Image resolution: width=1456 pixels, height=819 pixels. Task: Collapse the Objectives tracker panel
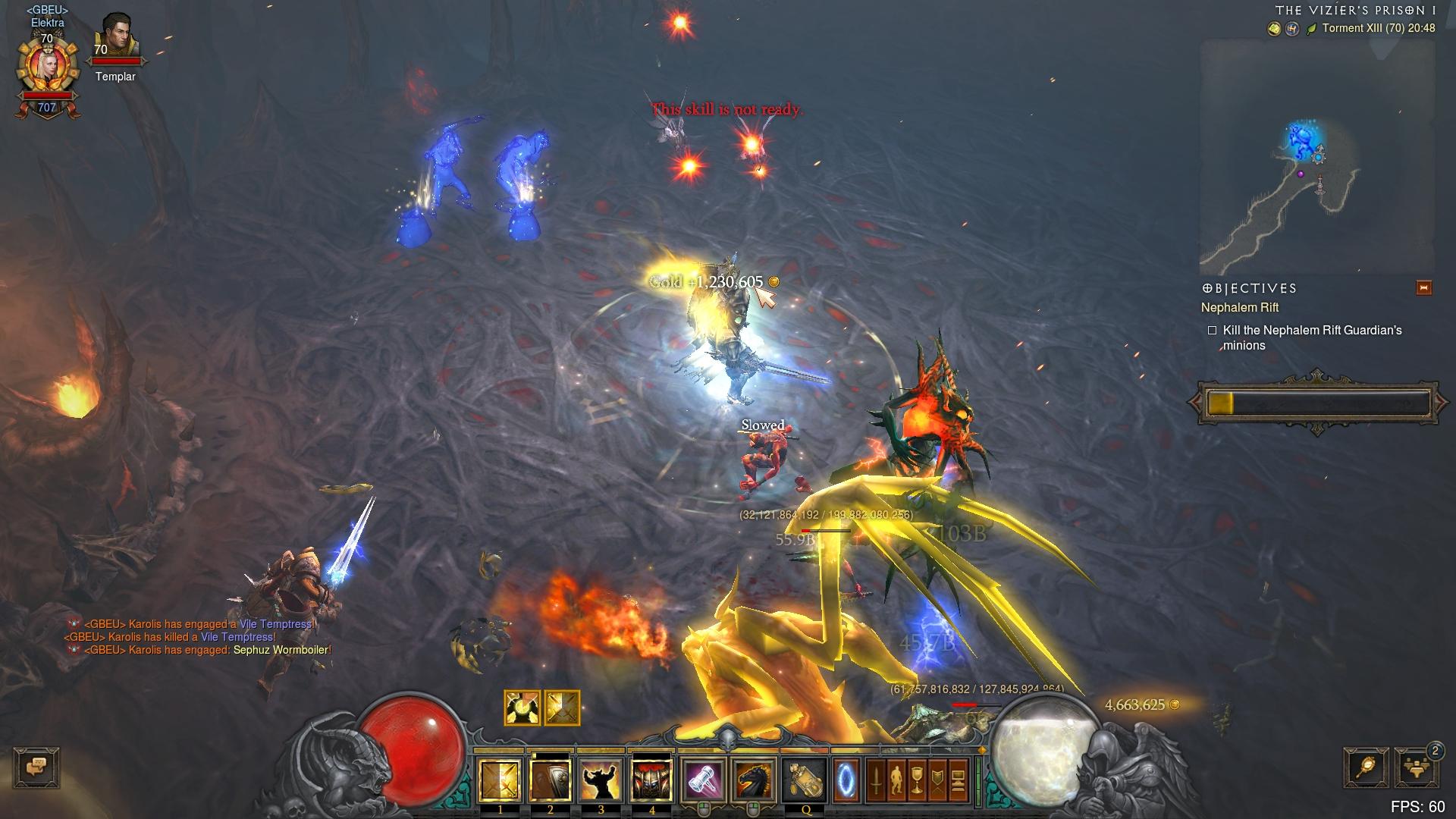1423,288
